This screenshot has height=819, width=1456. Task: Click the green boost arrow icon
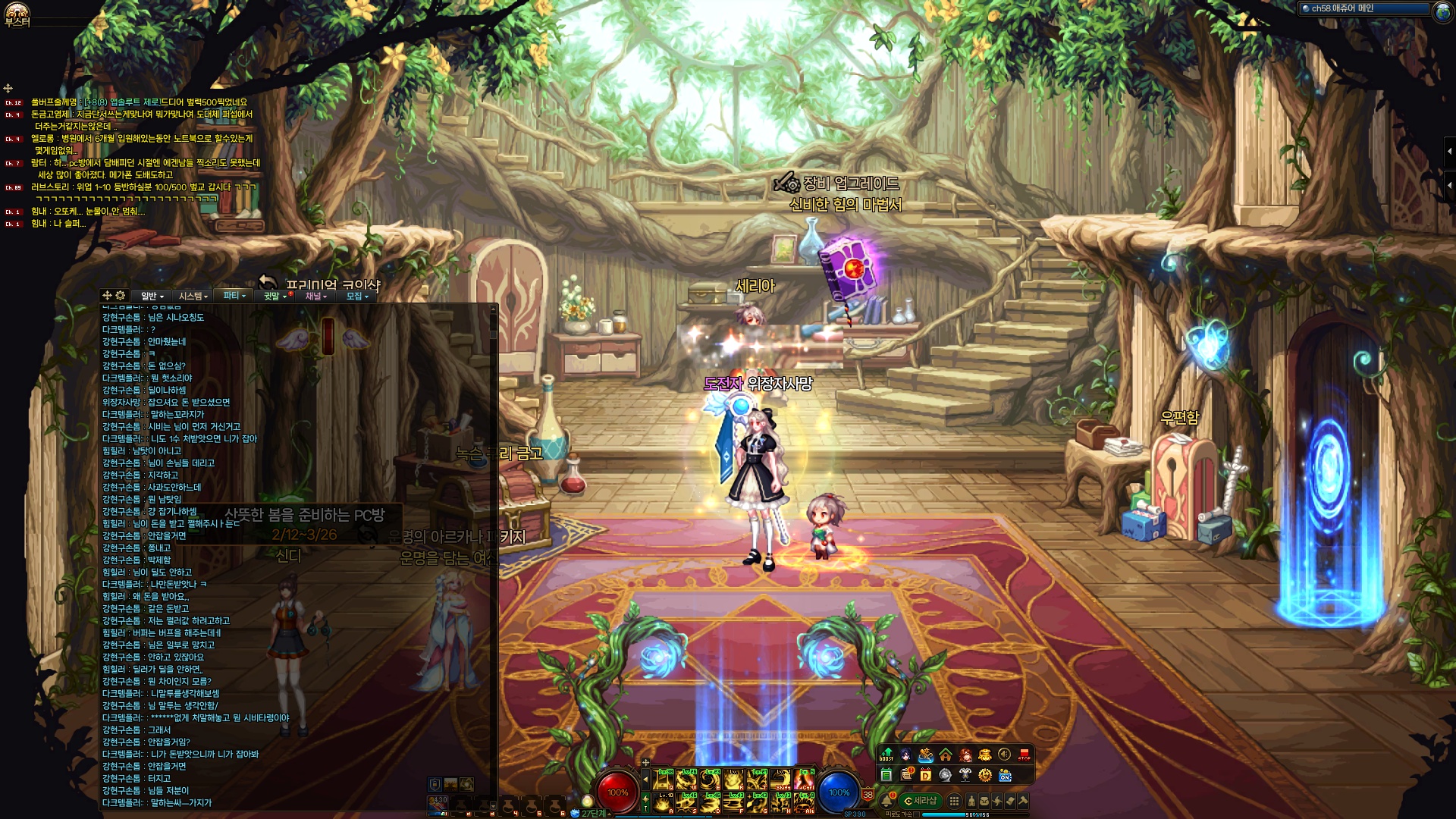tap(886, 754)
